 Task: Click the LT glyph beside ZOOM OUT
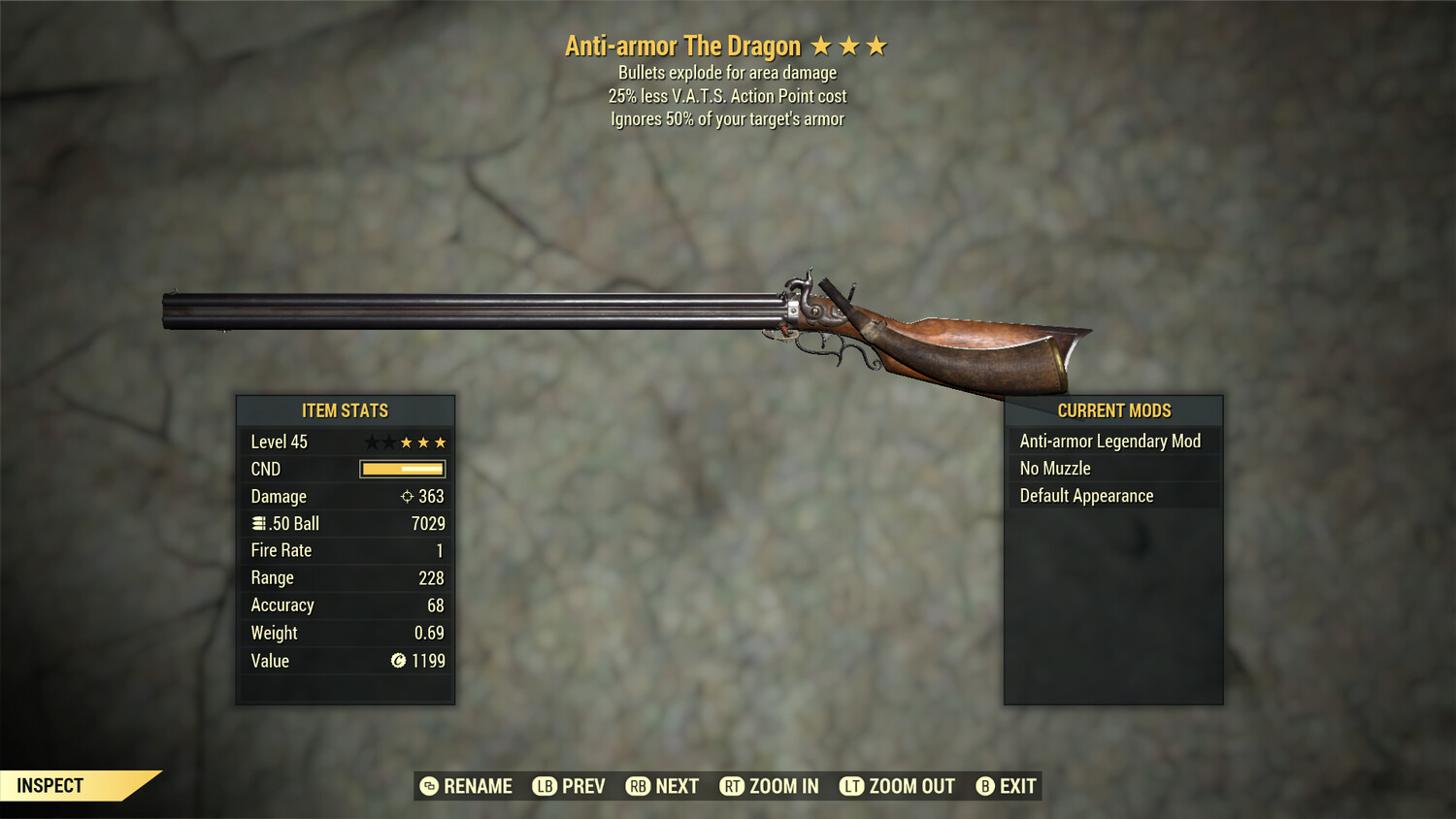click(x=851, y=786)
